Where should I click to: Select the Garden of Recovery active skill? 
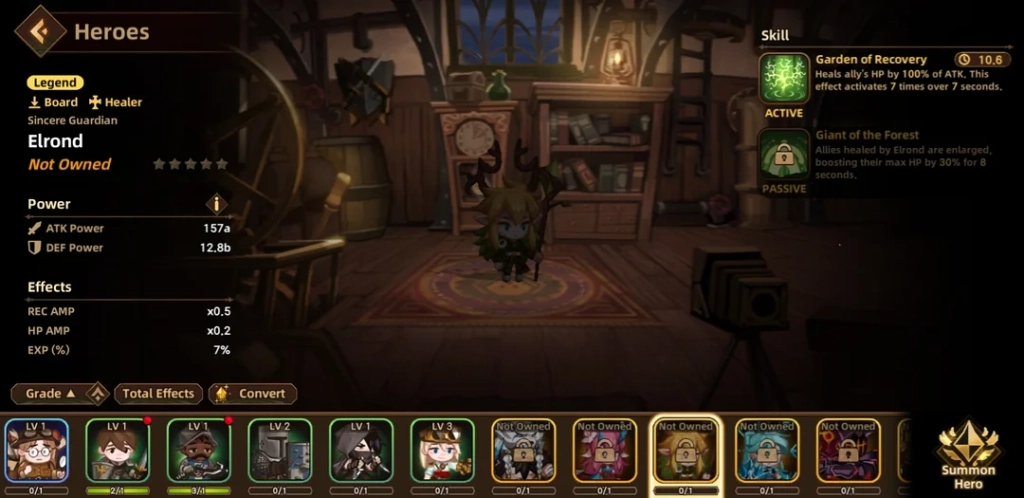point(784,79)
